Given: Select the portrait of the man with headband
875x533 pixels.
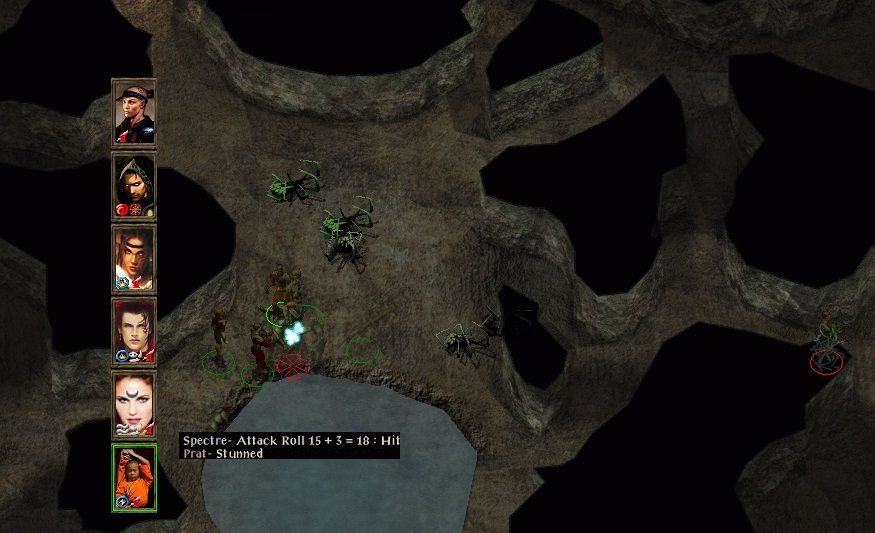Looking at the screenshot, I should pos(134,112).
